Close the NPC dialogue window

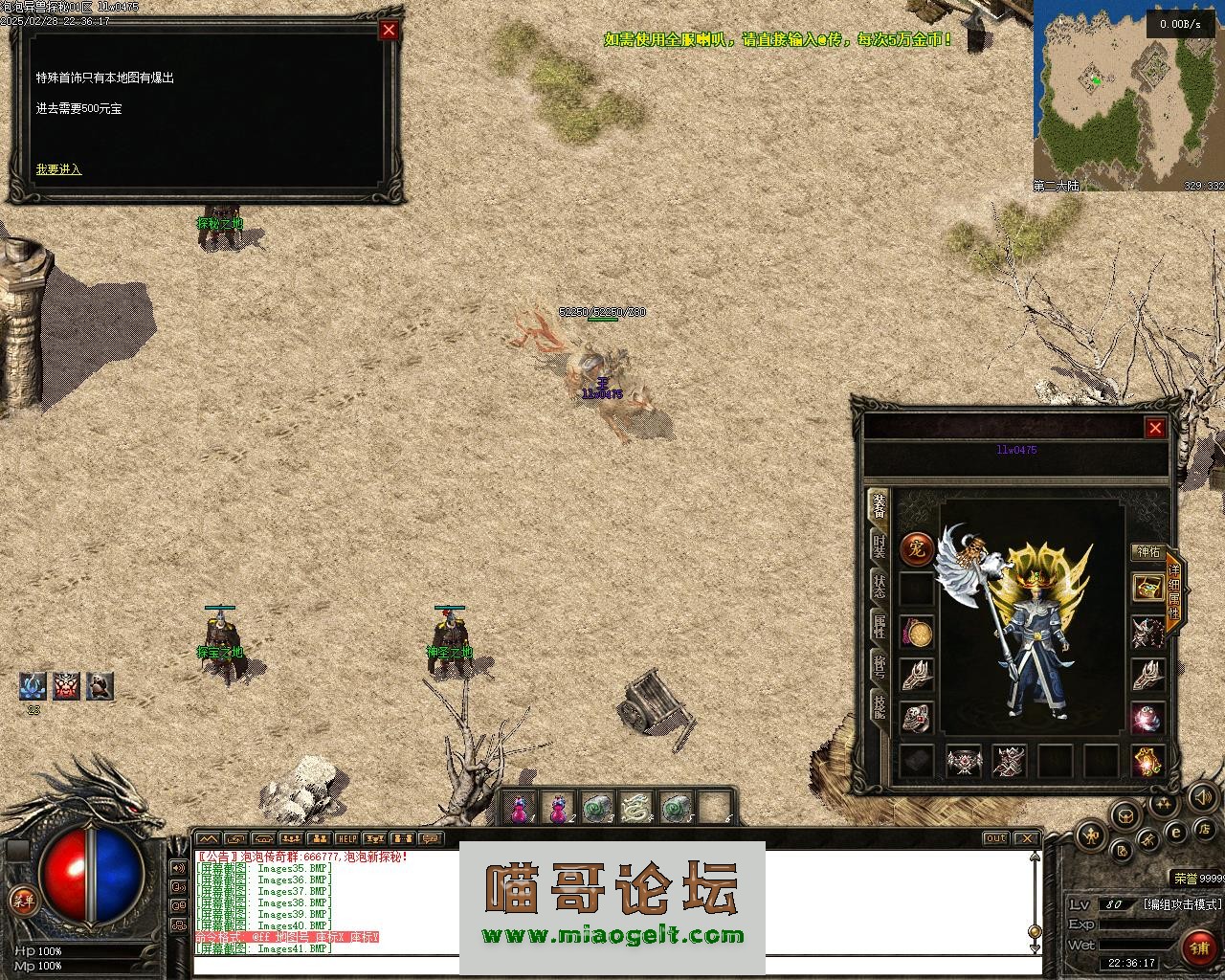pos(389,30)
